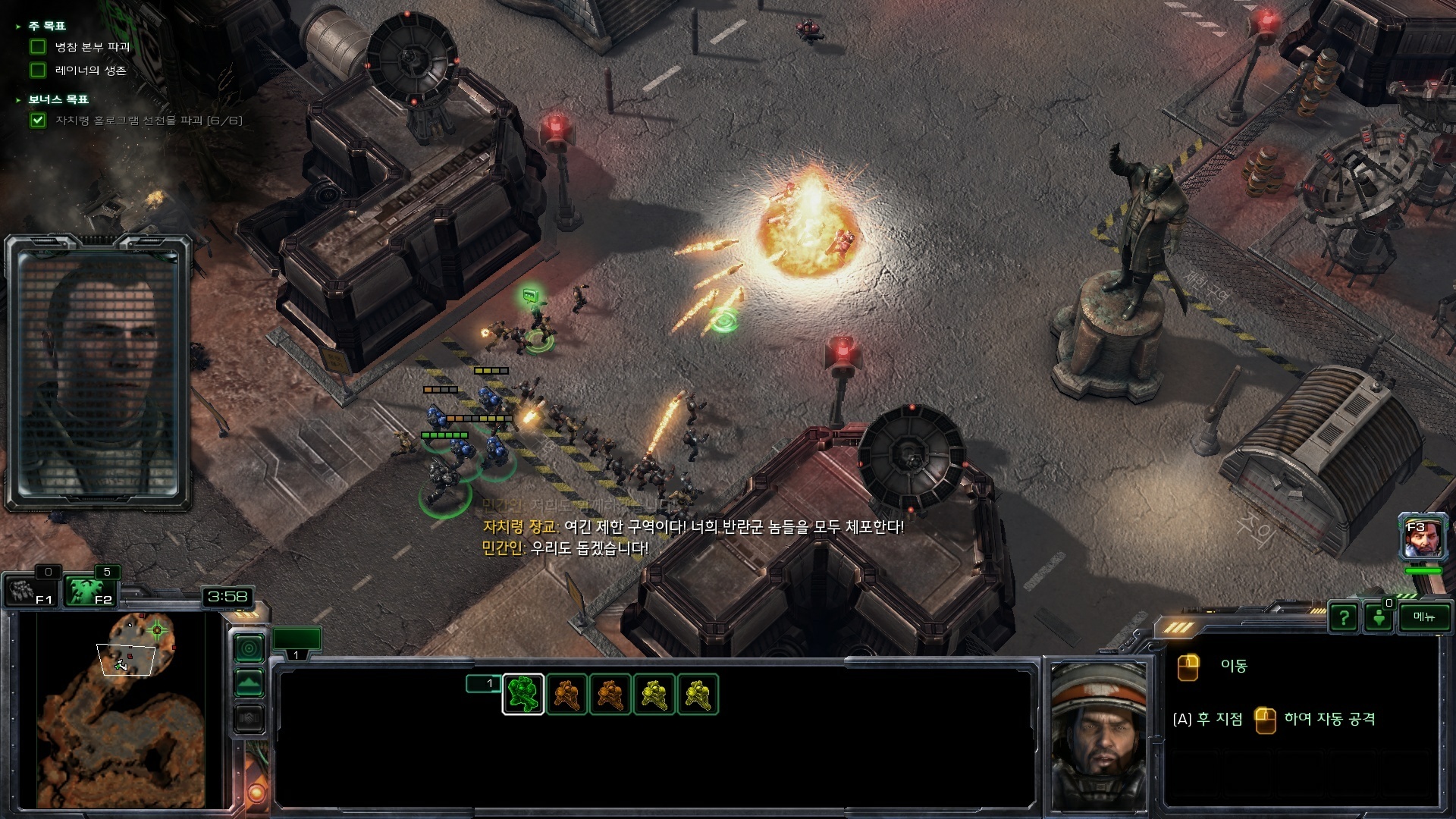Click the green person icon beside 메뉴

(1379, 618)
